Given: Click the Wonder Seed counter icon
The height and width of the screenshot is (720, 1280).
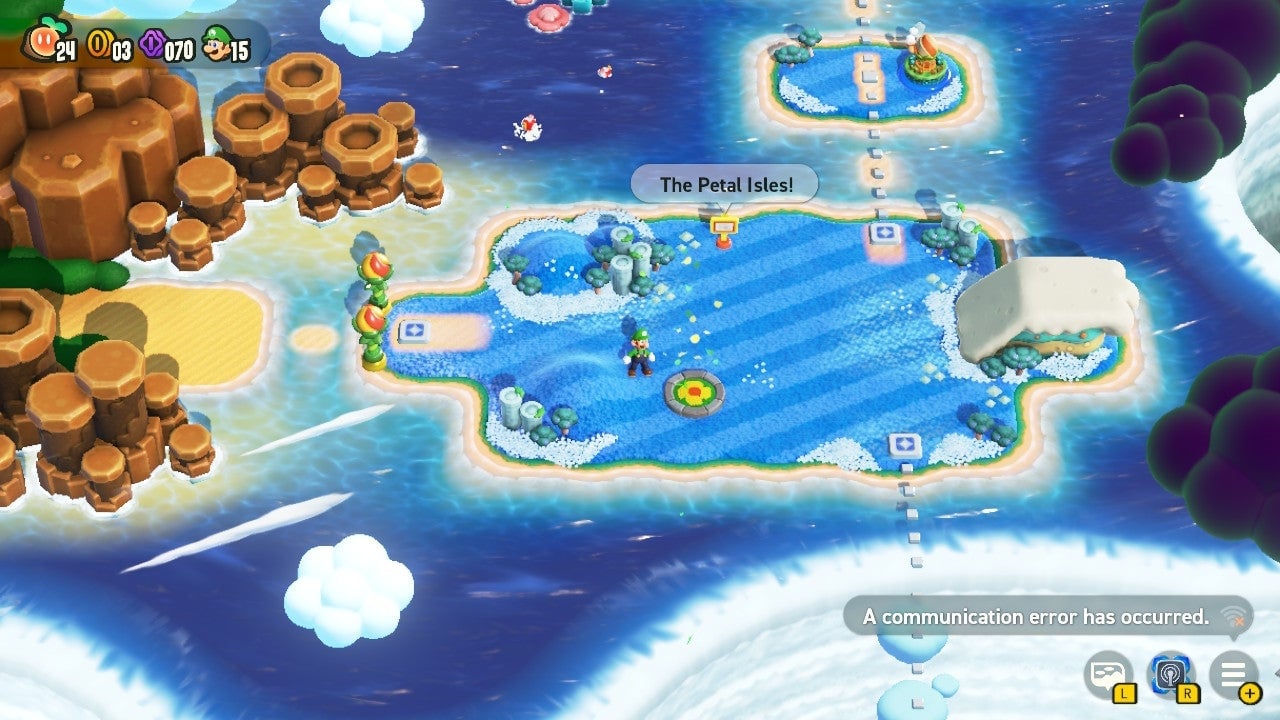Looking at the screenshot, I should pos(43,40).
